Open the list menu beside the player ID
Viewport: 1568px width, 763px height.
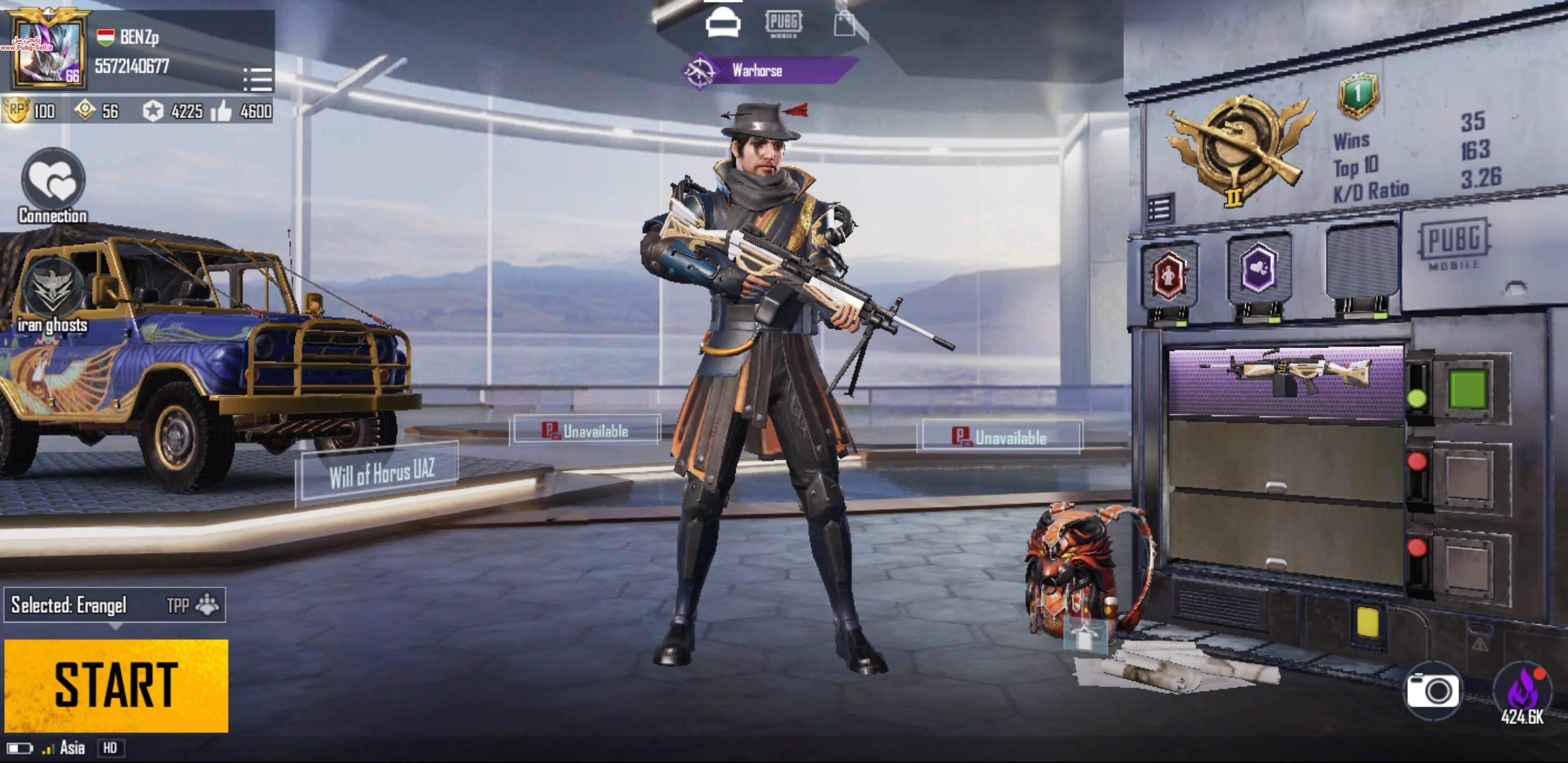tap(257, 79)
